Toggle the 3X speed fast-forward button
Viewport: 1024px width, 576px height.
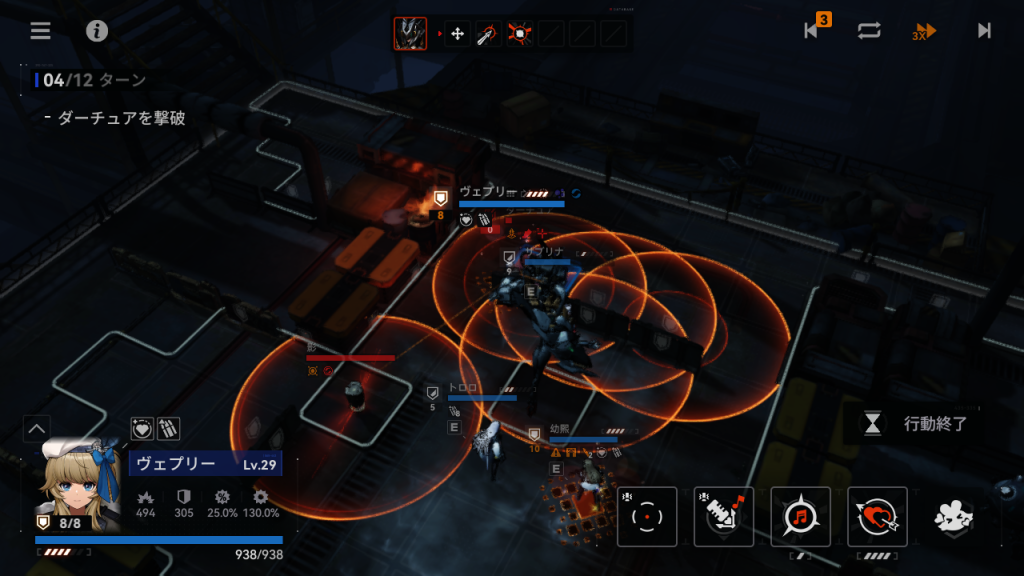pos(924,31)
